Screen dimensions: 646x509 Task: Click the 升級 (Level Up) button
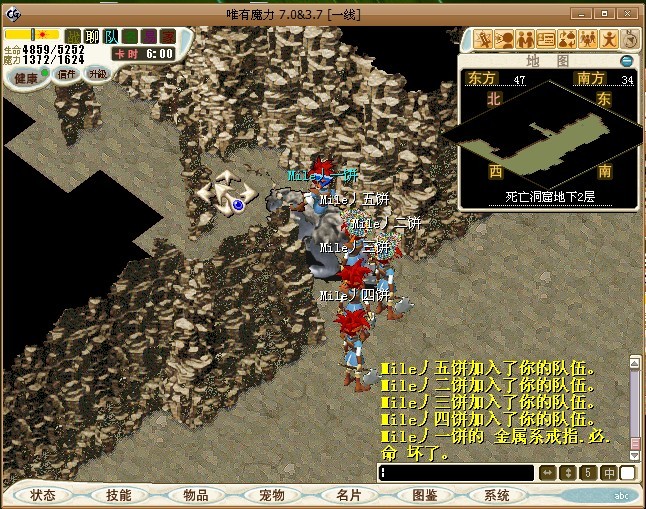(x=98, y=74)
